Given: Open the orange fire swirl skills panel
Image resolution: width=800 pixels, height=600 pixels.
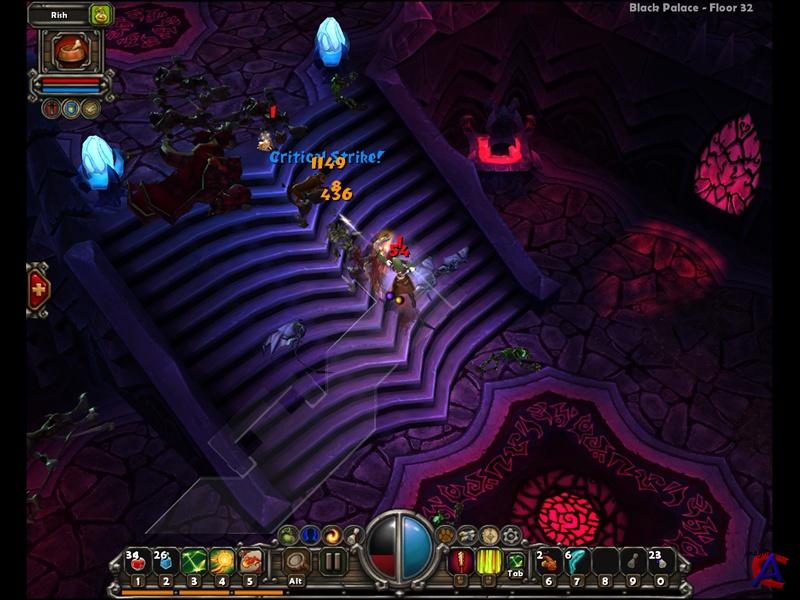Looking at the screenshot, I should (331, 534).
